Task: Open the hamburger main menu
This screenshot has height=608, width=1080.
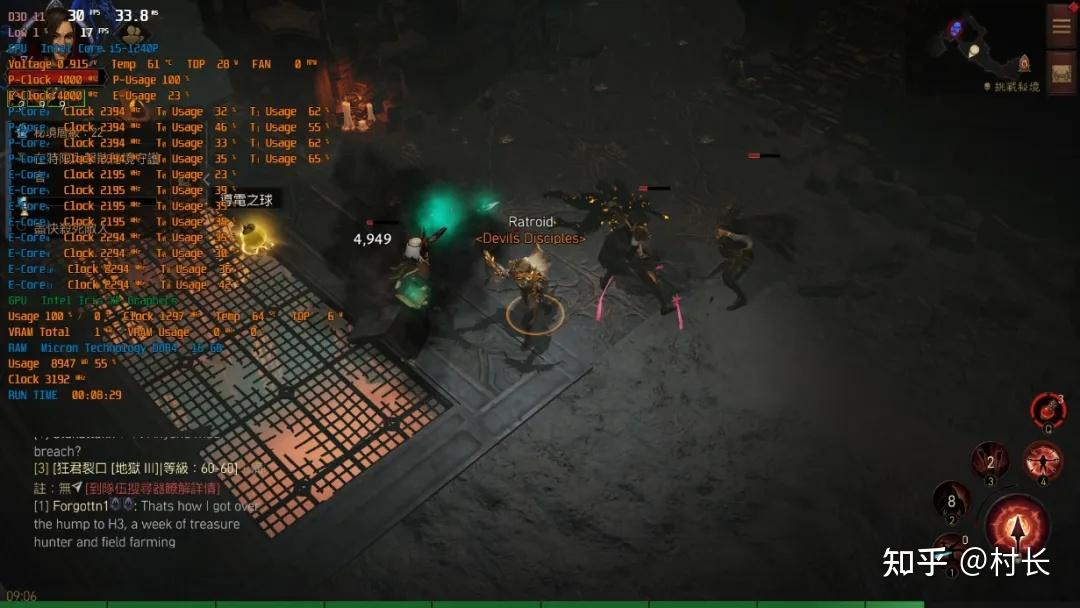Action: point(1061,26)
